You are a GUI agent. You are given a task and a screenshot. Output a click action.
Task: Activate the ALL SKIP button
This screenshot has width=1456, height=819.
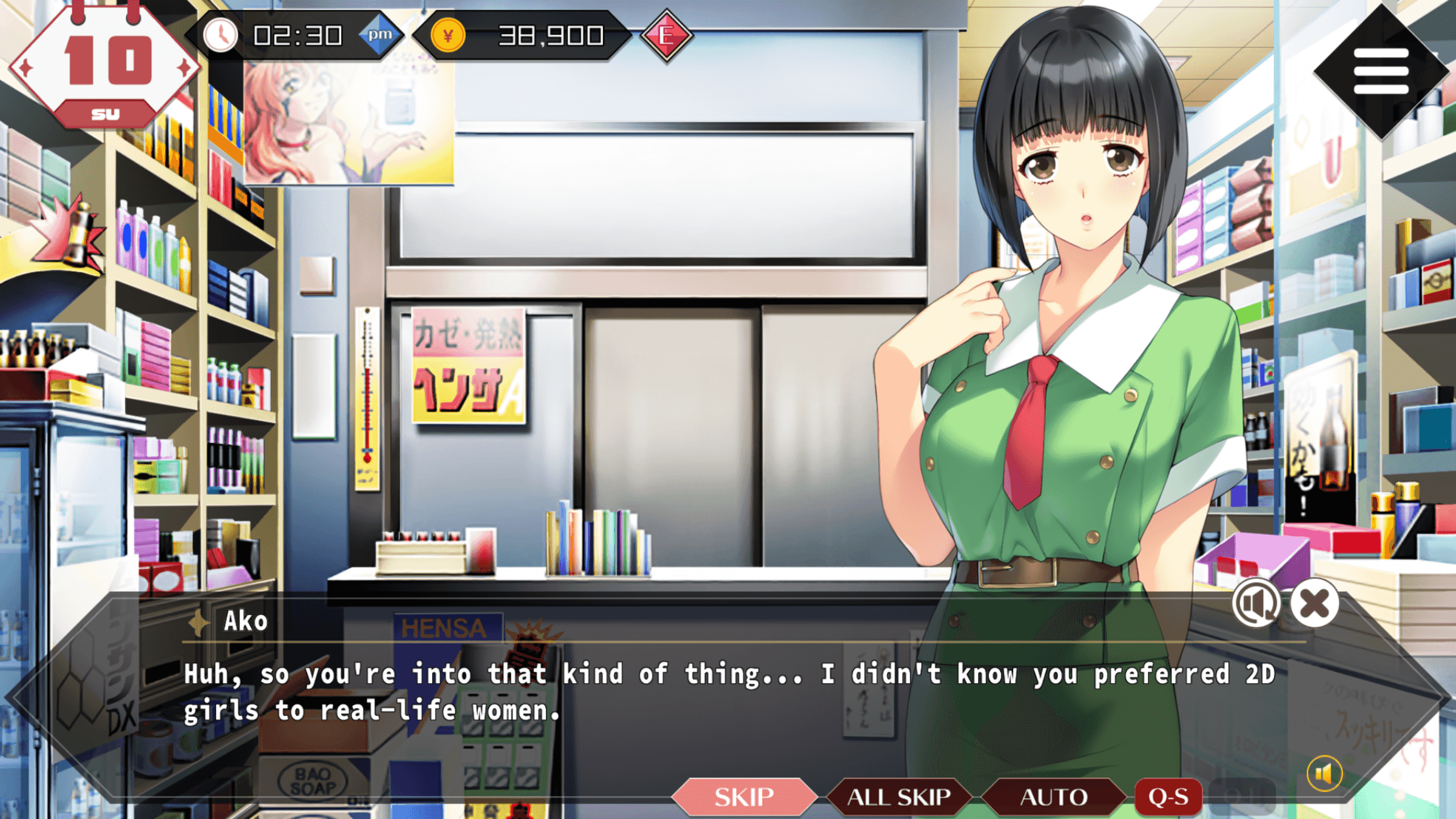(x=899, y=797)
